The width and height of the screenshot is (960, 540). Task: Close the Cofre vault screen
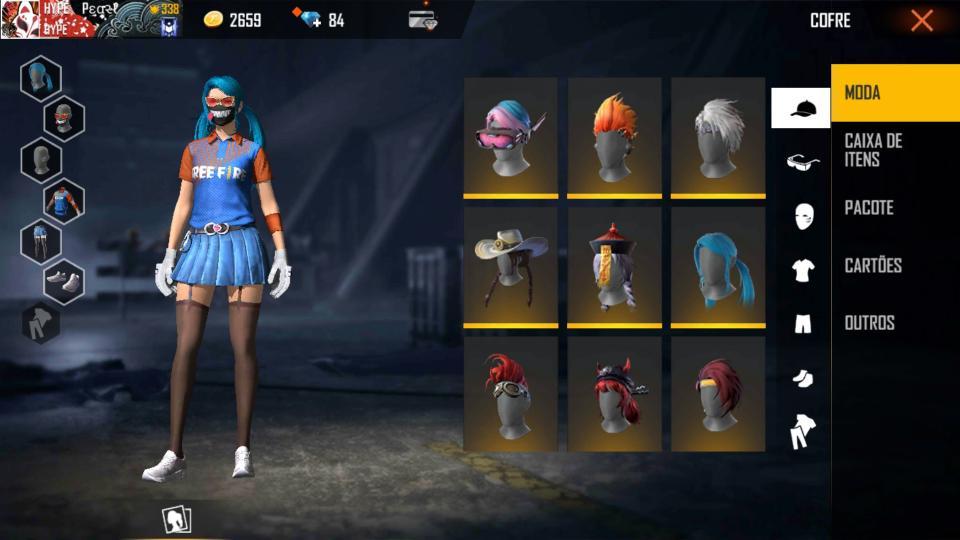coord(921,20)
